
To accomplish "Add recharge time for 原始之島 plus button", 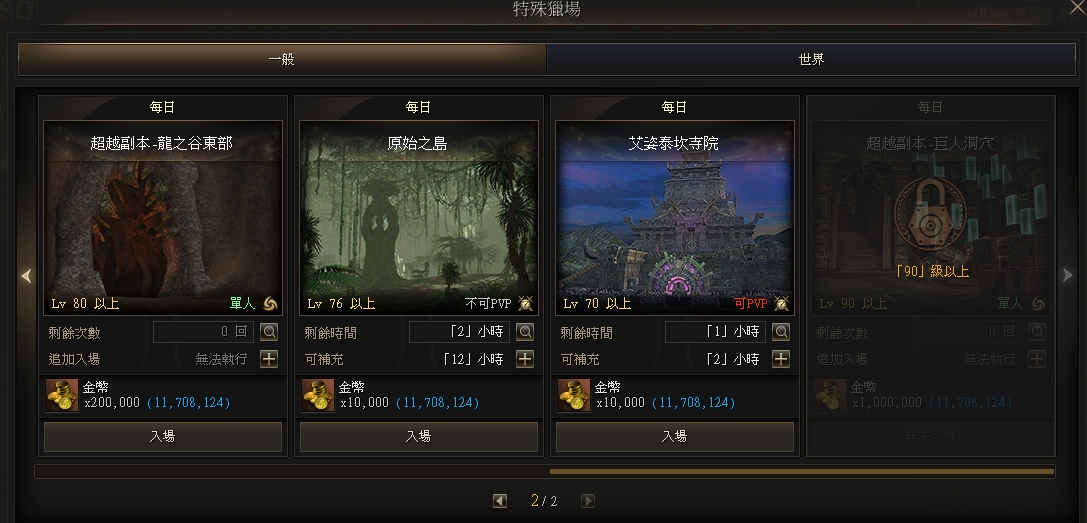I will [x=525, y=359].
